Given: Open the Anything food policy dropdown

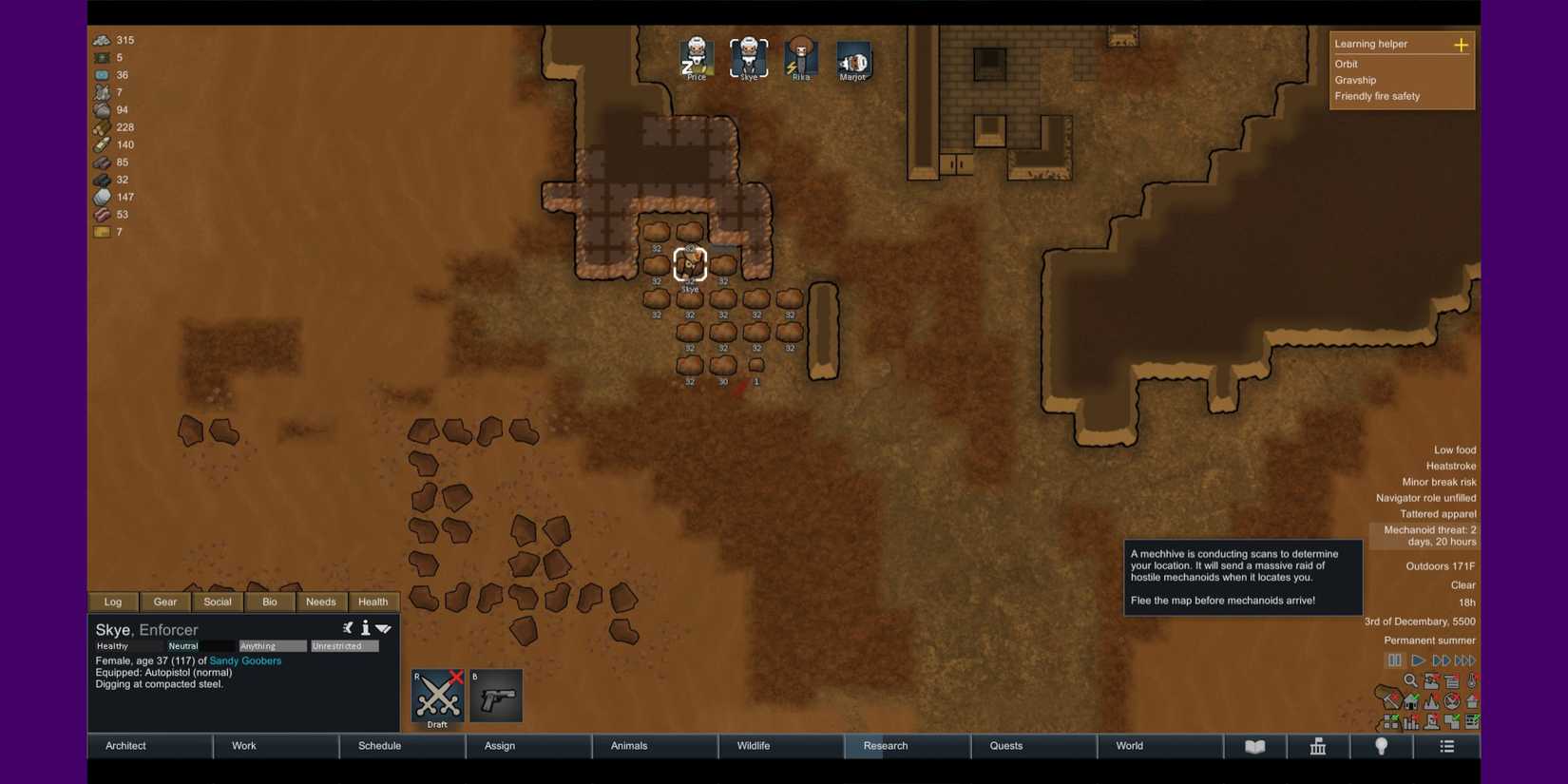Looking at the screenshot, I should [x=272, y=645].
